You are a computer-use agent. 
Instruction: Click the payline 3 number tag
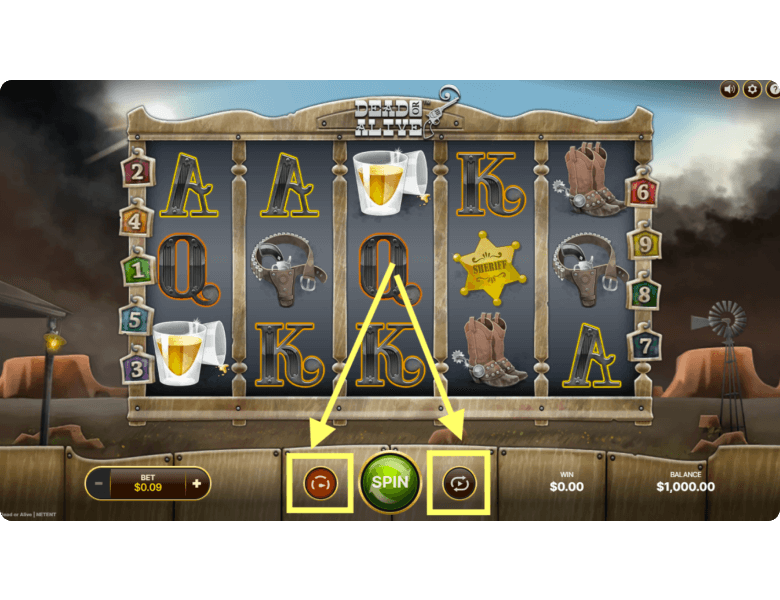tap(137, 367)
